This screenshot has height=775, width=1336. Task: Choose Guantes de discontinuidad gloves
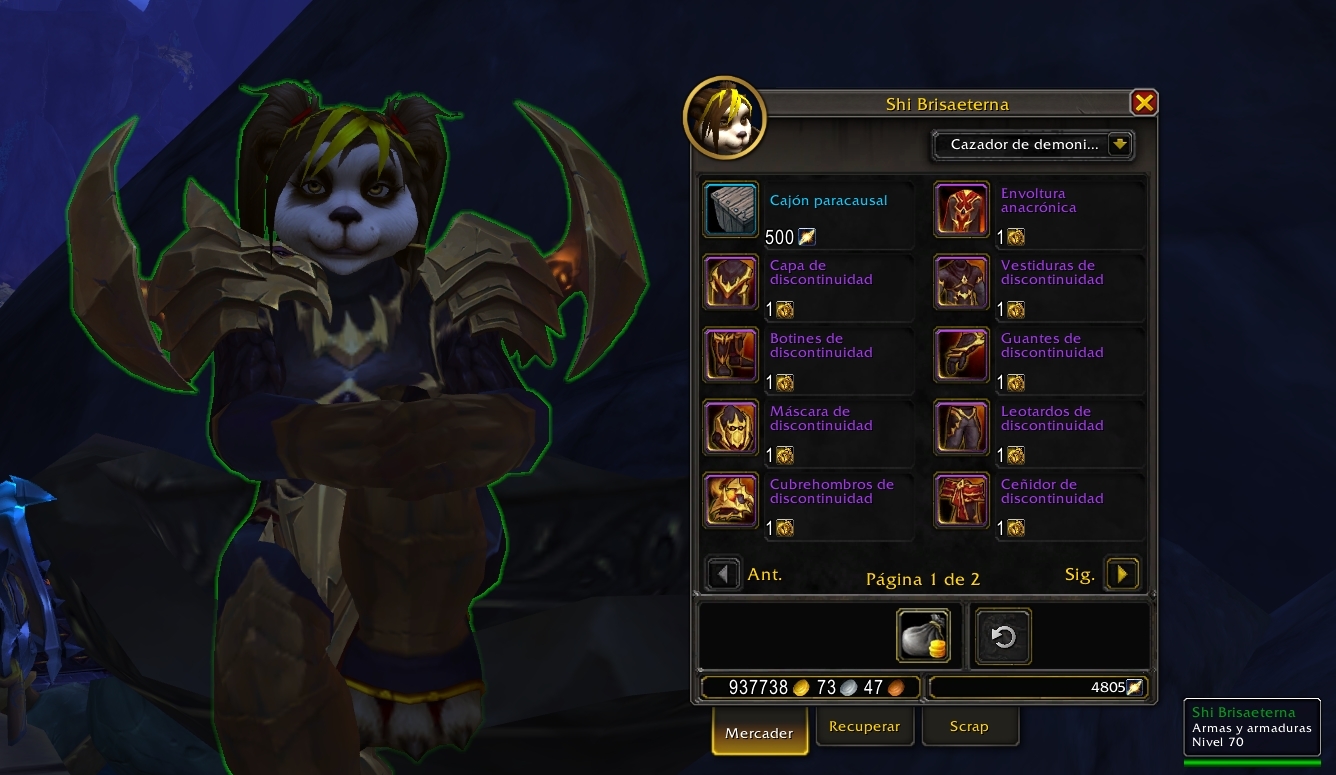point(962,354)
